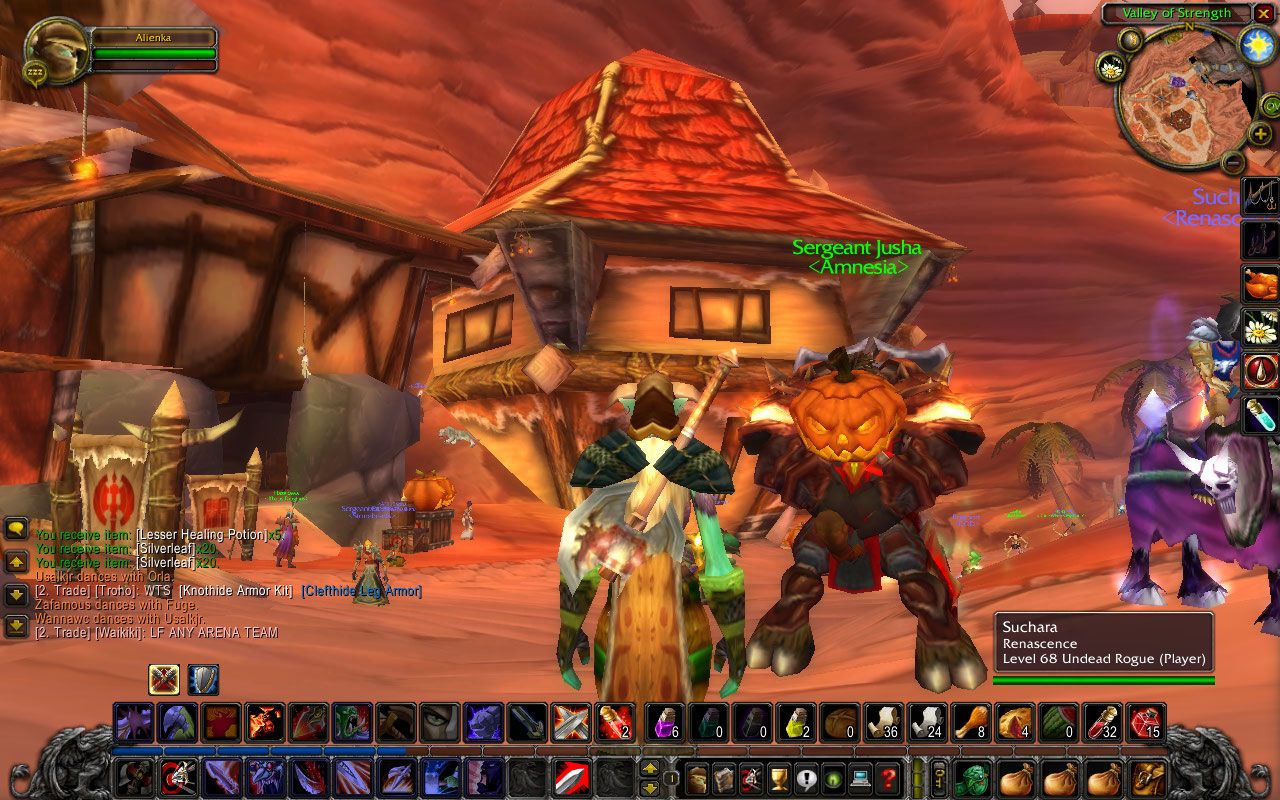The width and height of the screenshot is (1280, 800).
Task: Open the green bag slot
Action: click(974, 778)
